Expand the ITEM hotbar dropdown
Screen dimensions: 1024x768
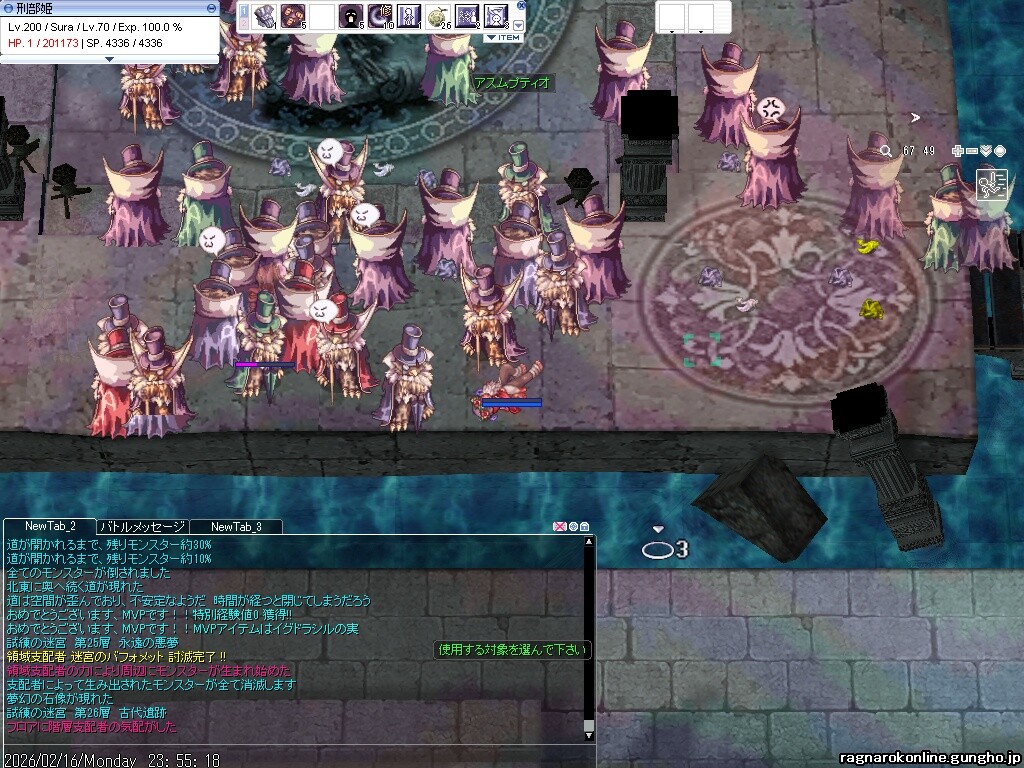tap(503, 37)
